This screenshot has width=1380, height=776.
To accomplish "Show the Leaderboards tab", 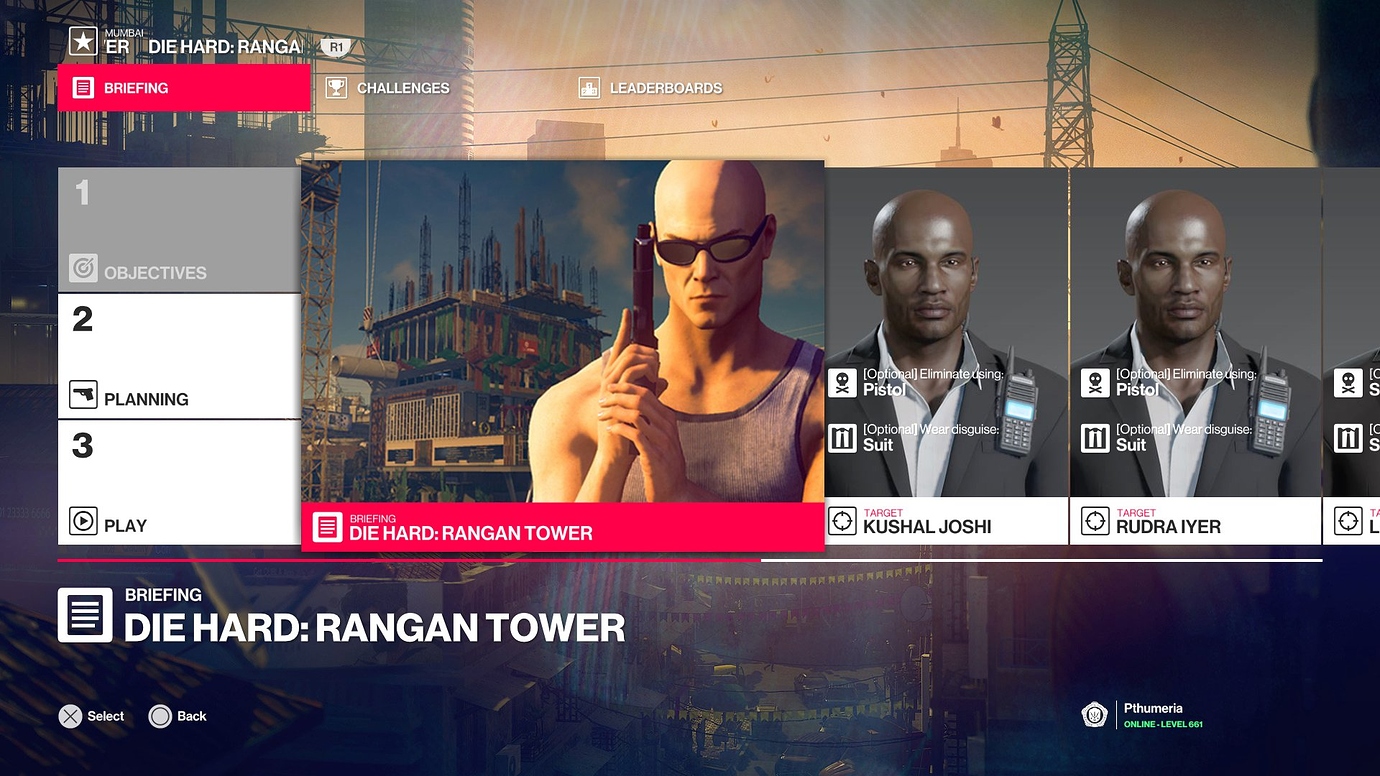I will coord(651,88).
